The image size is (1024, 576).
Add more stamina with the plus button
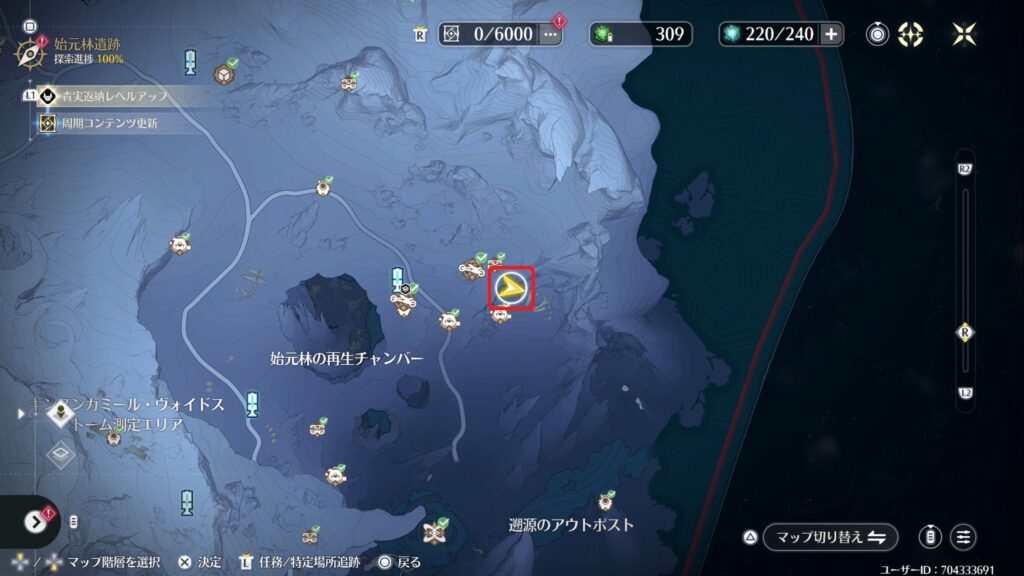(830, 34)
